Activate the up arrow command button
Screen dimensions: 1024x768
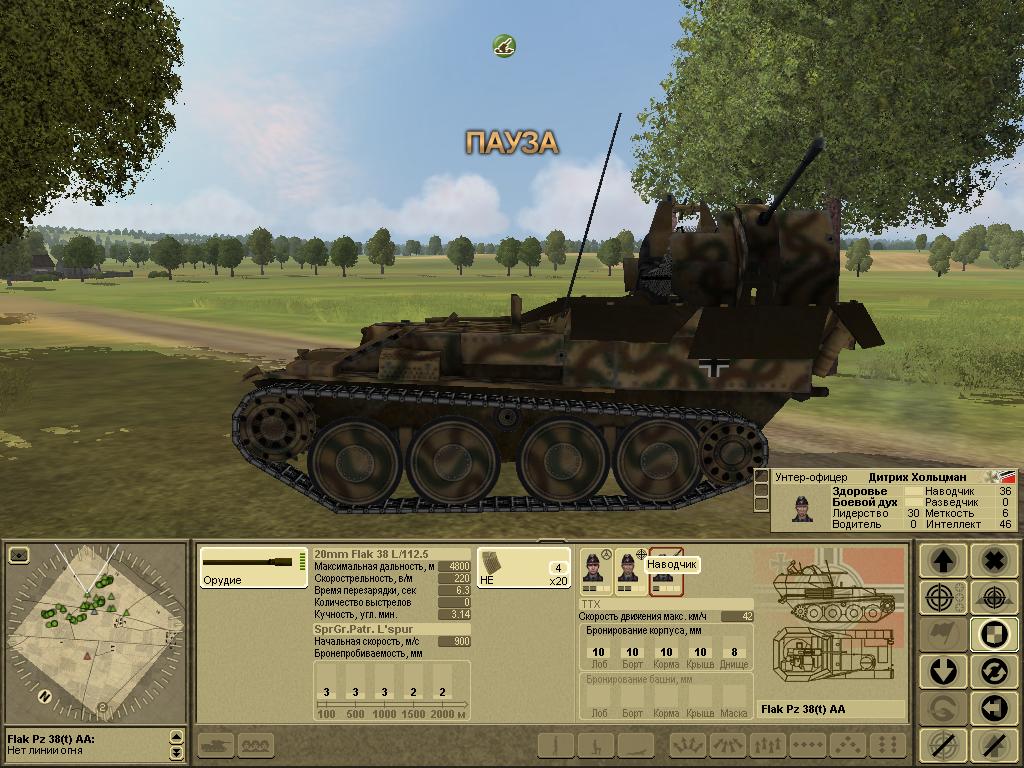942,562
